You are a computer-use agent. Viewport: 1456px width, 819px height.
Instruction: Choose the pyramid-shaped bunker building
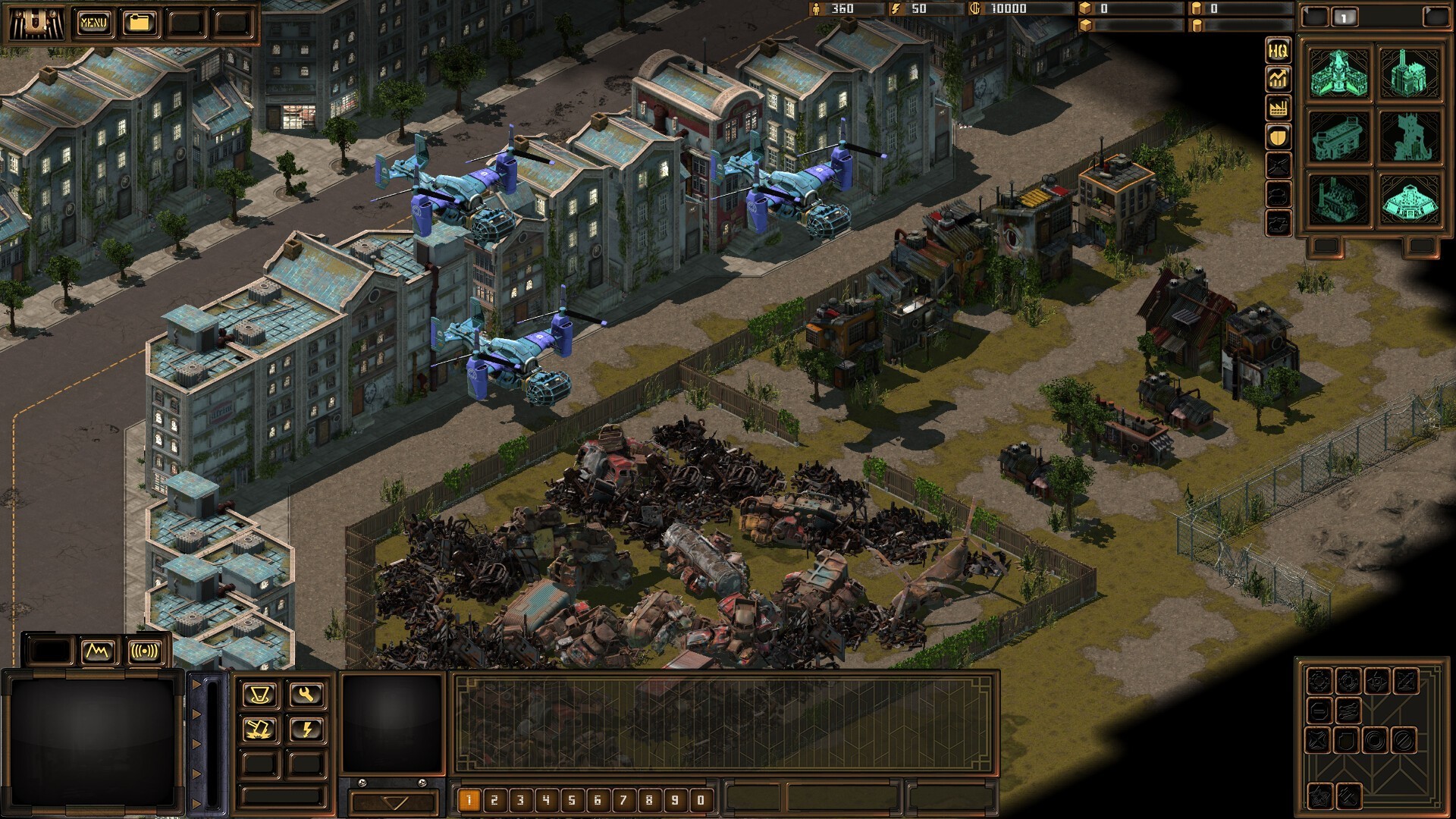tap(1409, 201)
